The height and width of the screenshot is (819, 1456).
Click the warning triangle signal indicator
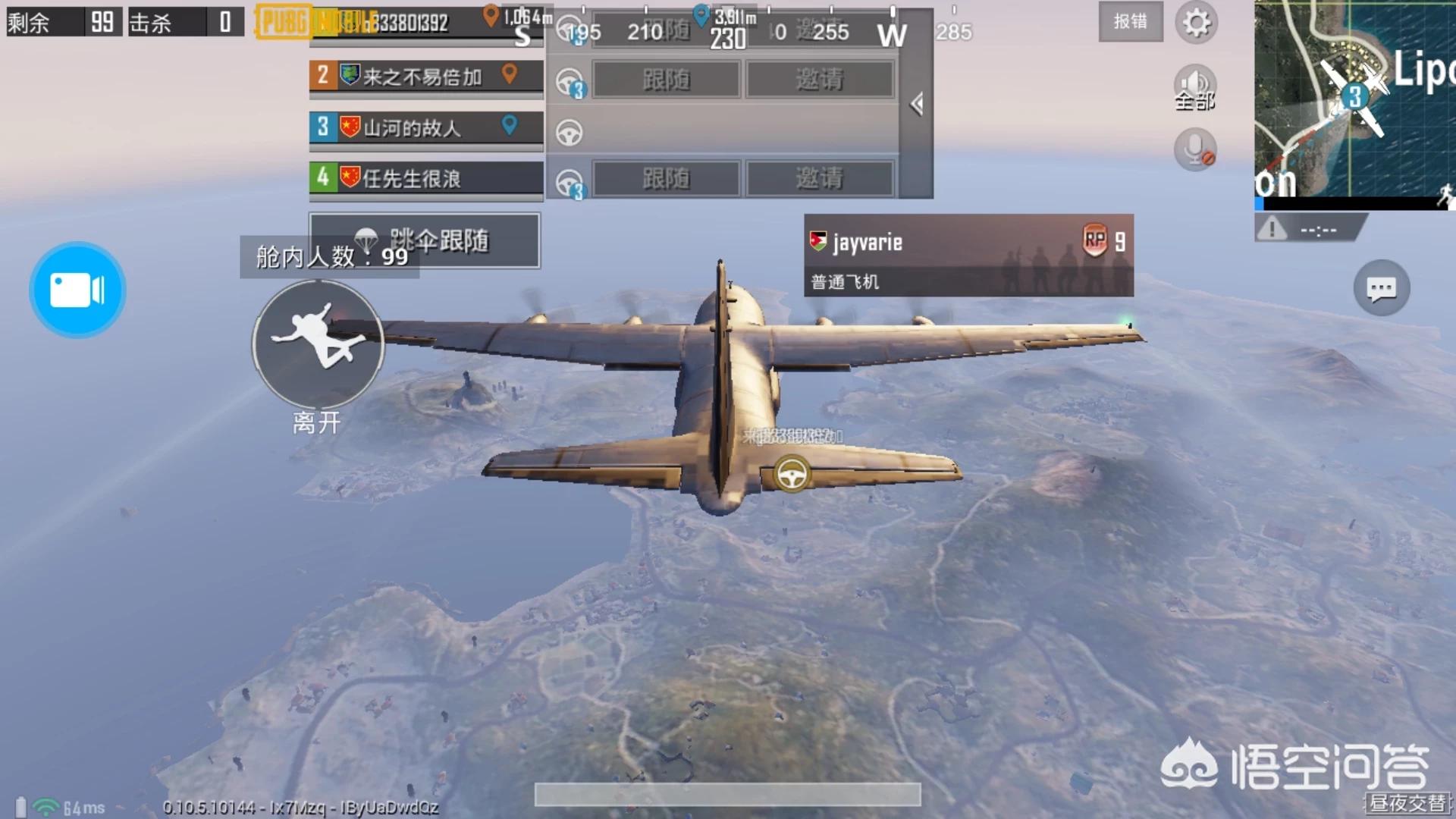pyautogui.click(x=1272, y=228)
